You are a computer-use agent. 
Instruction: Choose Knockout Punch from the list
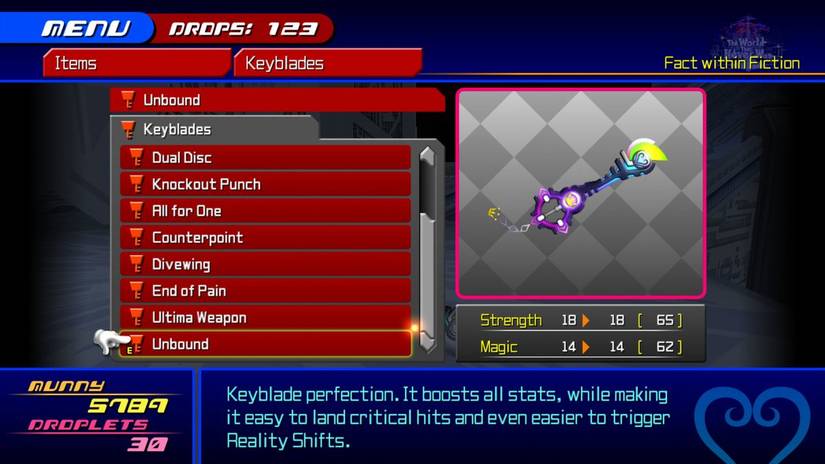coord(265,184)
